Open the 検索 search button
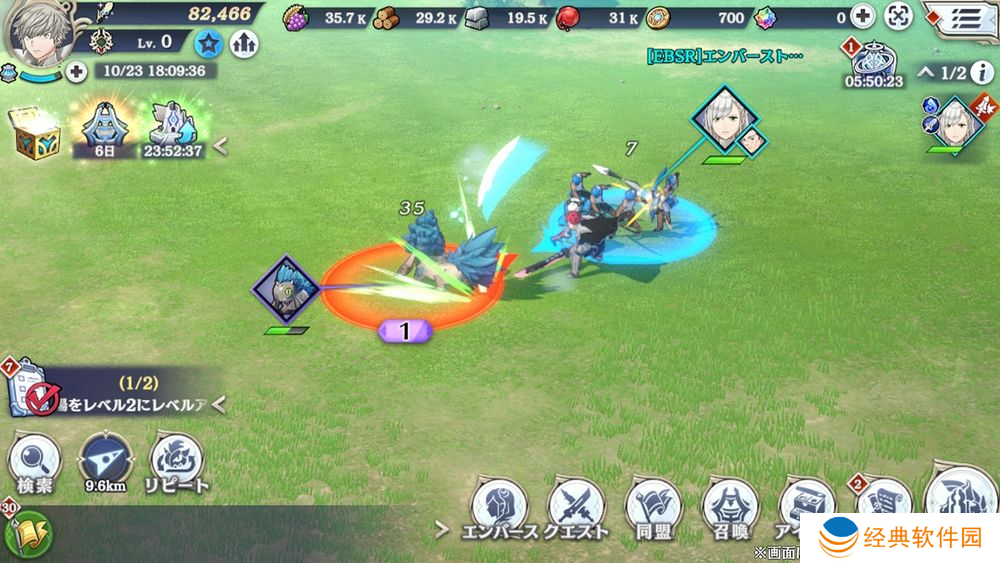Viewport: 1000px width, 563px height. 35,464
